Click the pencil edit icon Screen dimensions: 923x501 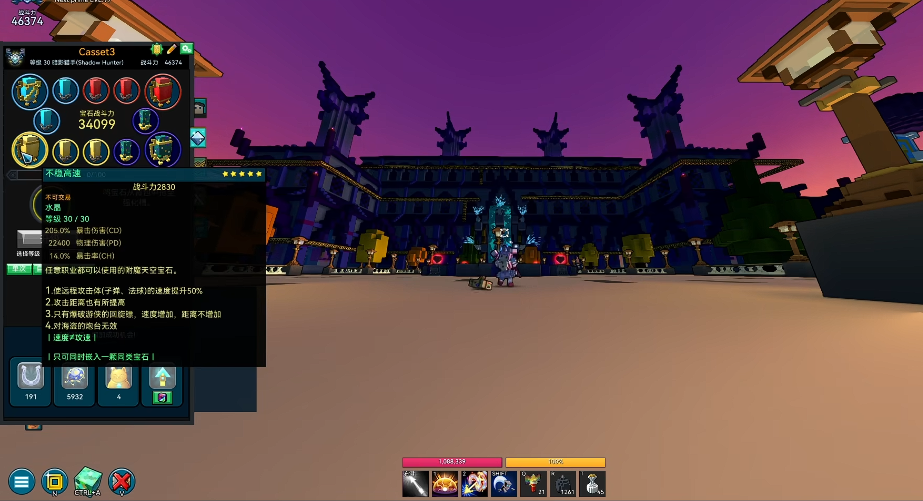[x=171, y=49]
